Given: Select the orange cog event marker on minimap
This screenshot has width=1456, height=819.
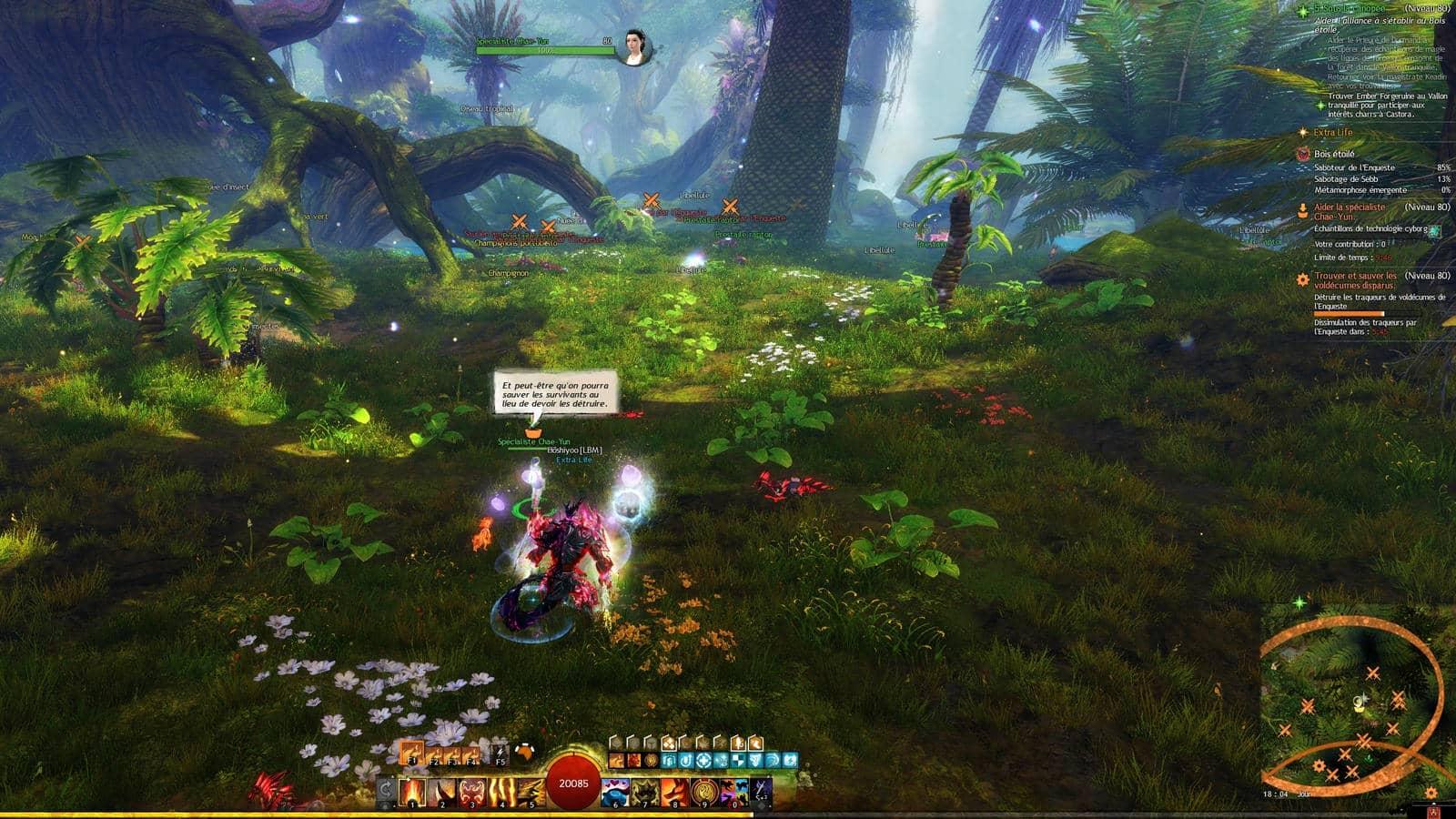Looking at the screenshot, I should 1319,766.
